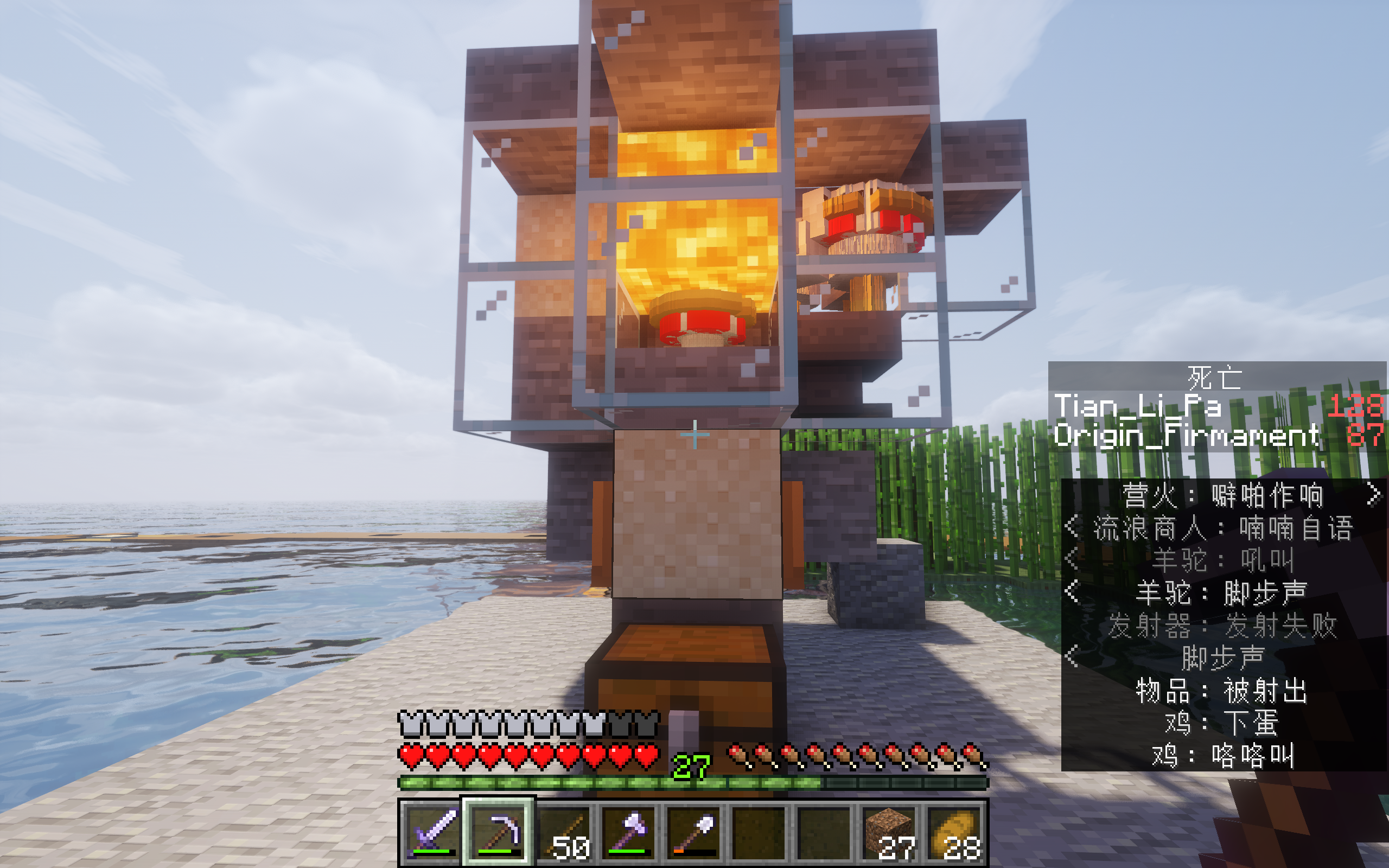Switch to the enchanted axe slot
Screen dimensions: 1389x868
(629, 832)
